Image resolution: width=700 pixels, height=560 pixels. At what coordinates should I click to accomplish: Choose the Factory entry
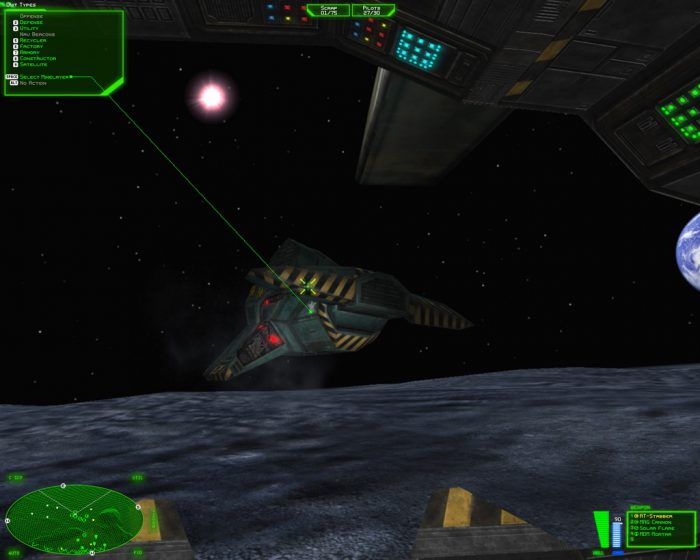32,46
